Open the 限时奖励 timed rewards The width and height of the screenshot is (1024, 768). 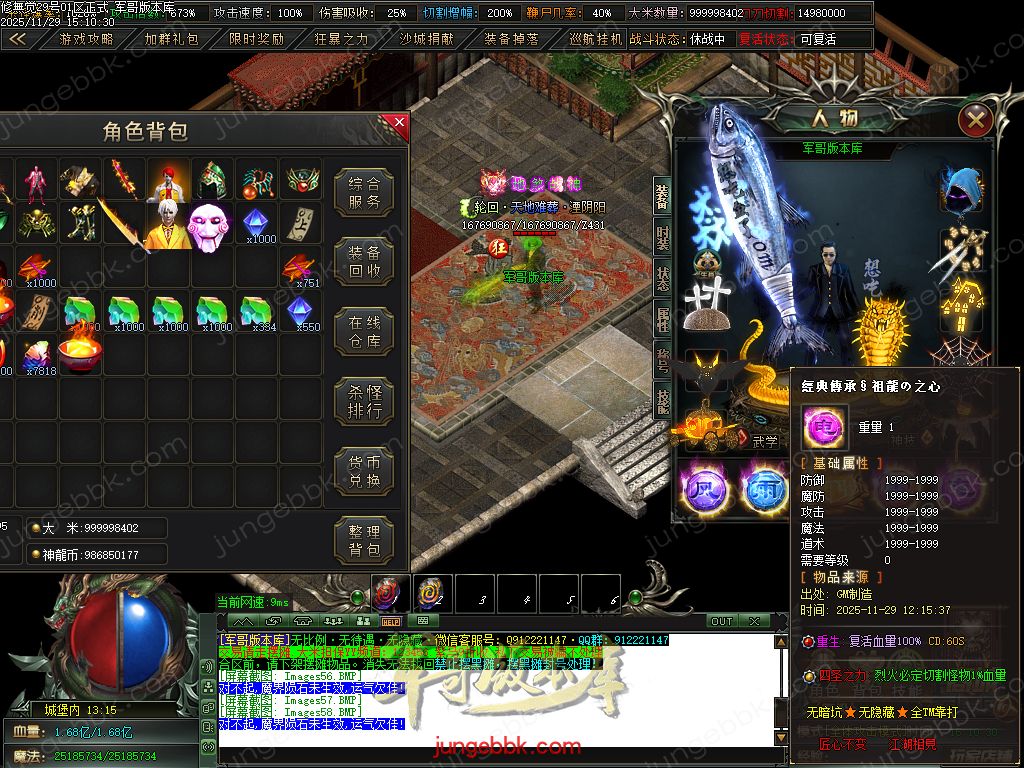click(257, 39)
